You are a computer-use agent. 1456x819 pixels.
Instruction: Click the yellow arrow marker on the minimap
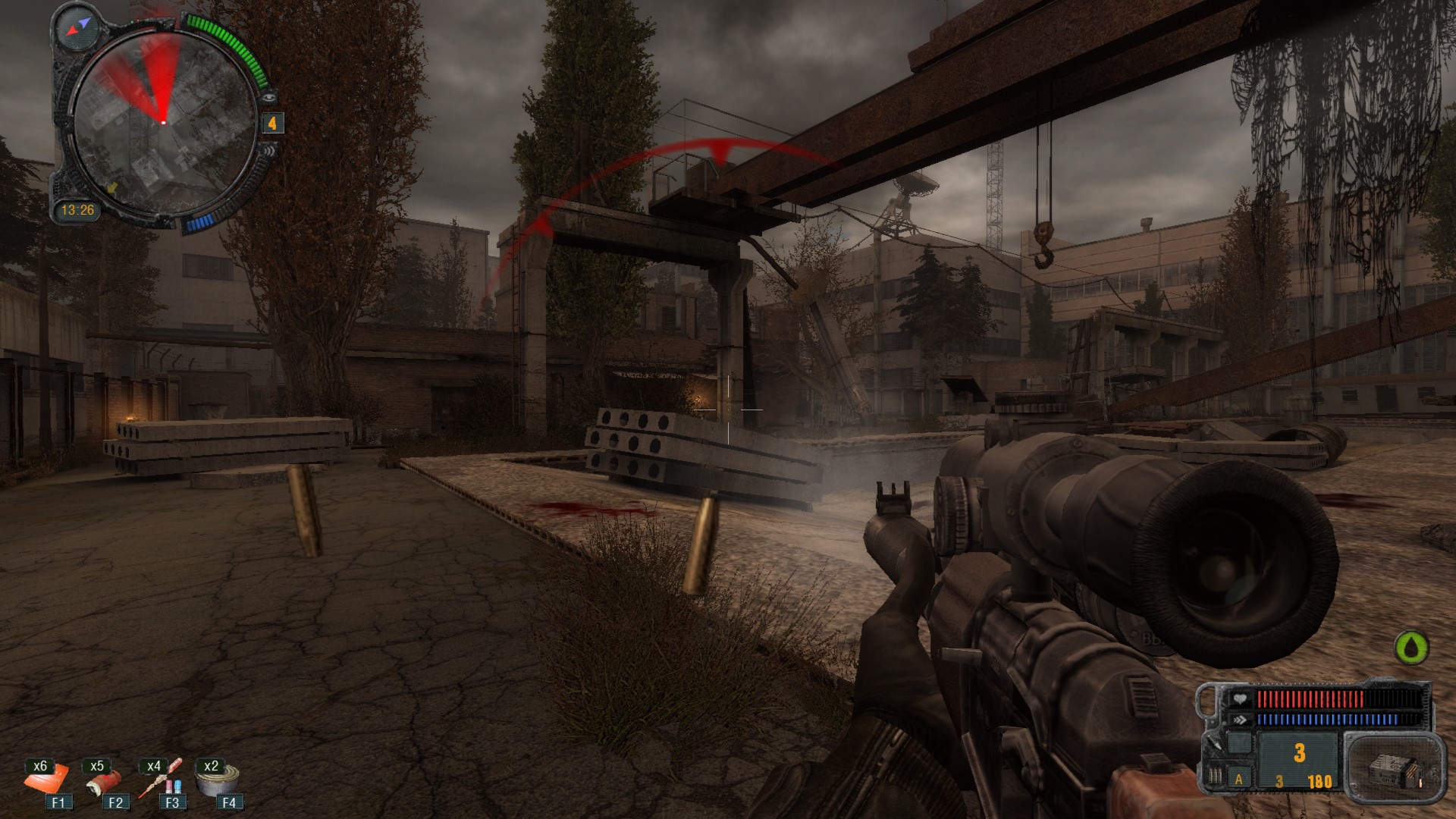pos(112,187)
